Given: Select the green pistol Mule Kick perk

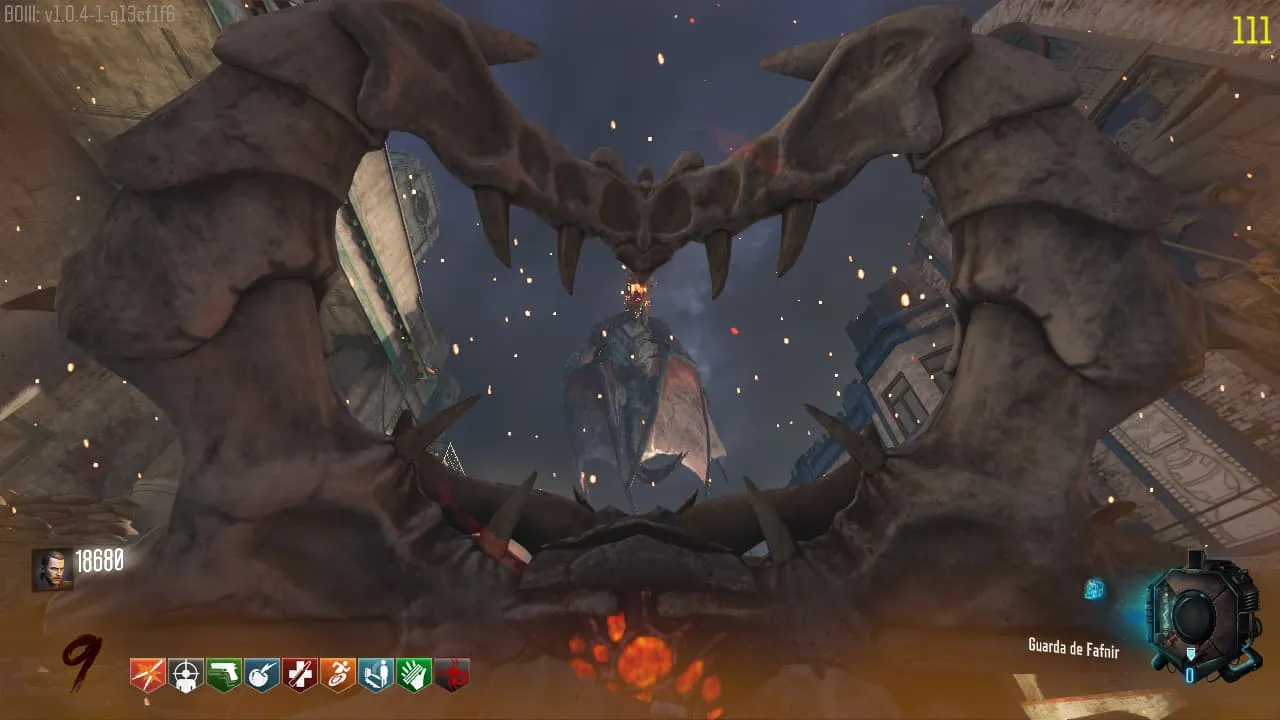Looking at the screenshot, I should 224,675.
